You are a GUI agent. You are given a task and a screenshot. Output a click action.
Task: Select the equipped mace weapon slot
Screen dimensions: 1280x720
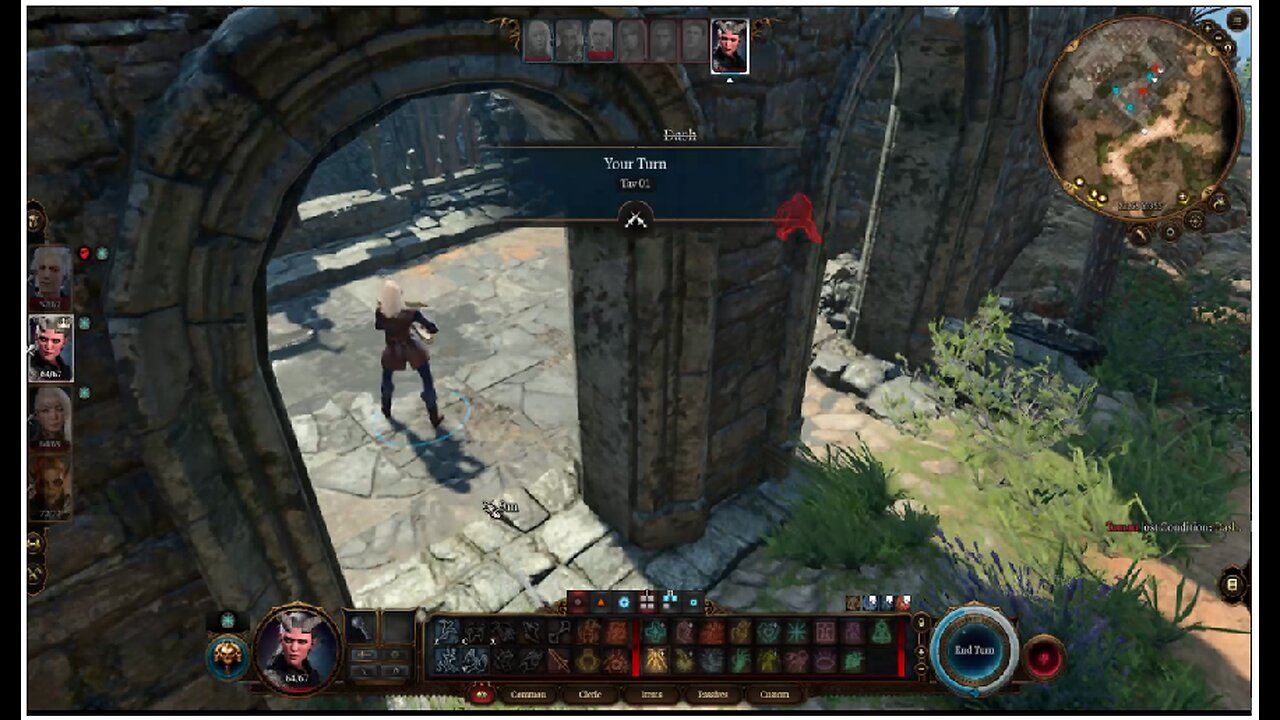click(360, 627)
